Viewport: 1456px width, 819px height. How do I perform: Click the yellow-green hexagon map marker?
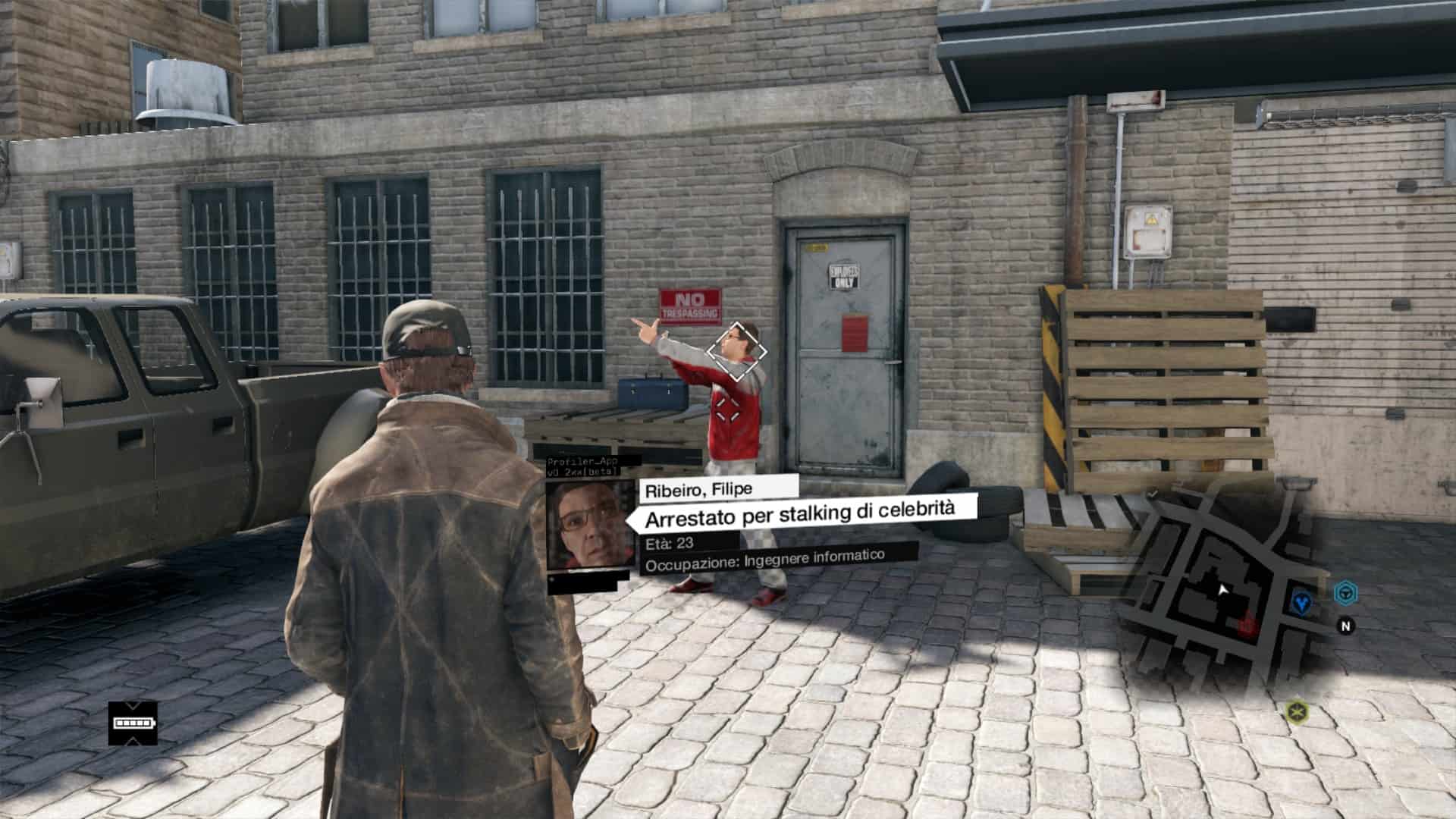(1298, 712)
